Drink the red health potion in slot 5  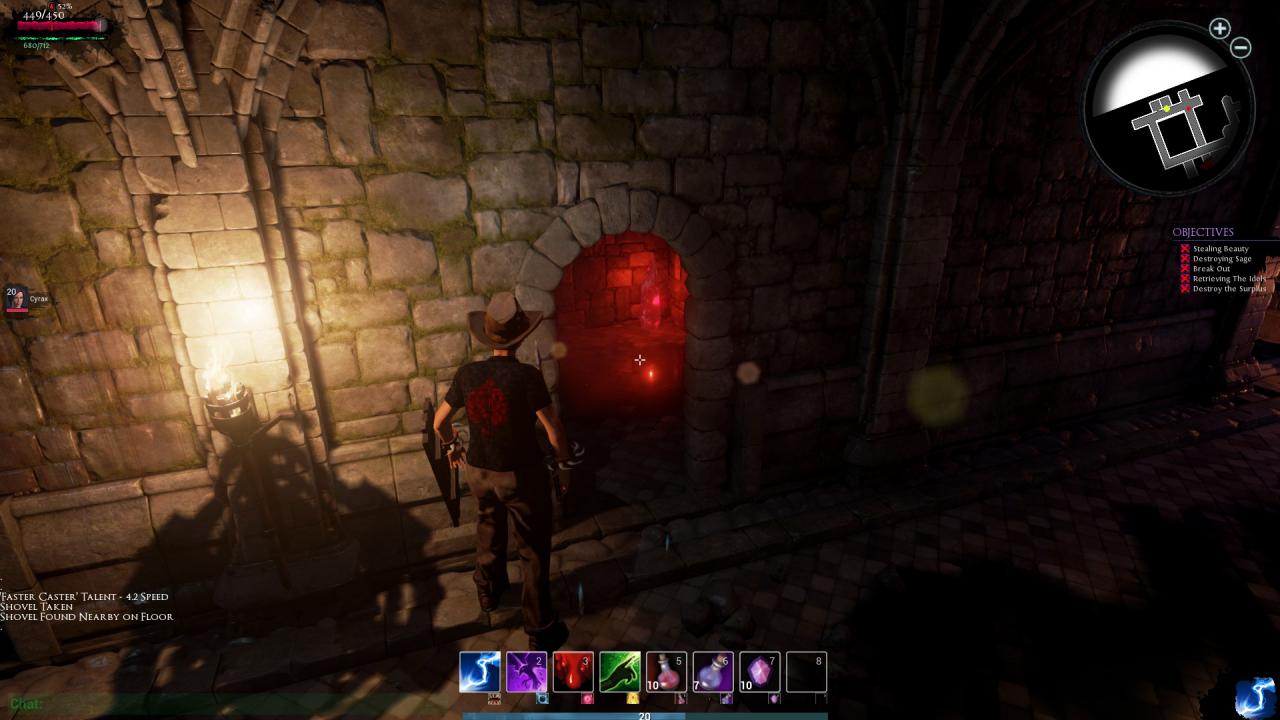(x=666, y=672)
